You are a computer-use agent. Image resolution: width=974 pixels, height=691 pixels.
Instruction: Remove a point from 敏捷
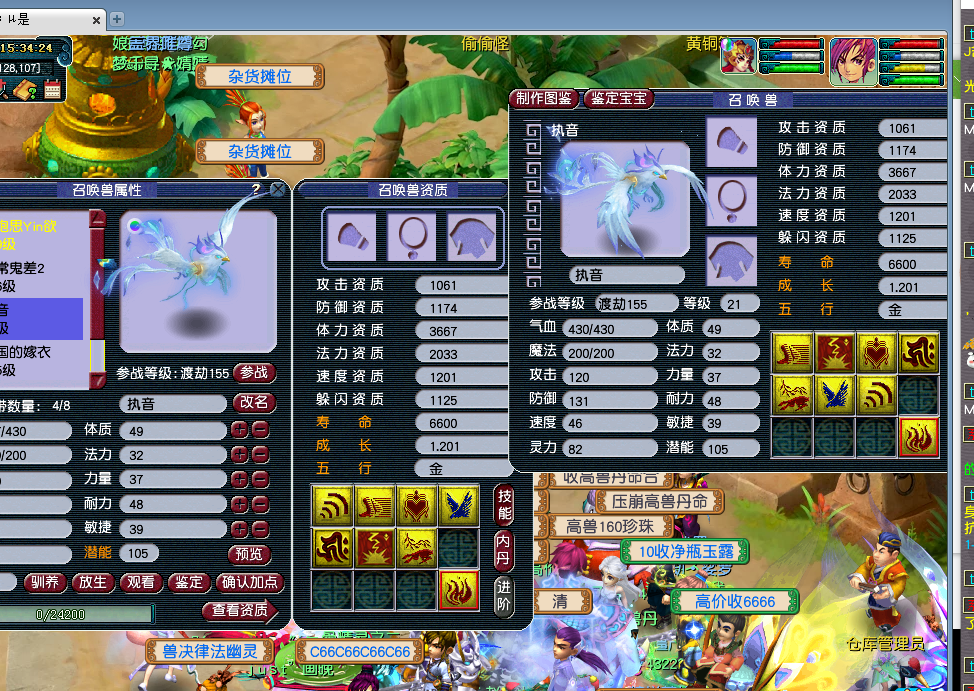point(259,529)
